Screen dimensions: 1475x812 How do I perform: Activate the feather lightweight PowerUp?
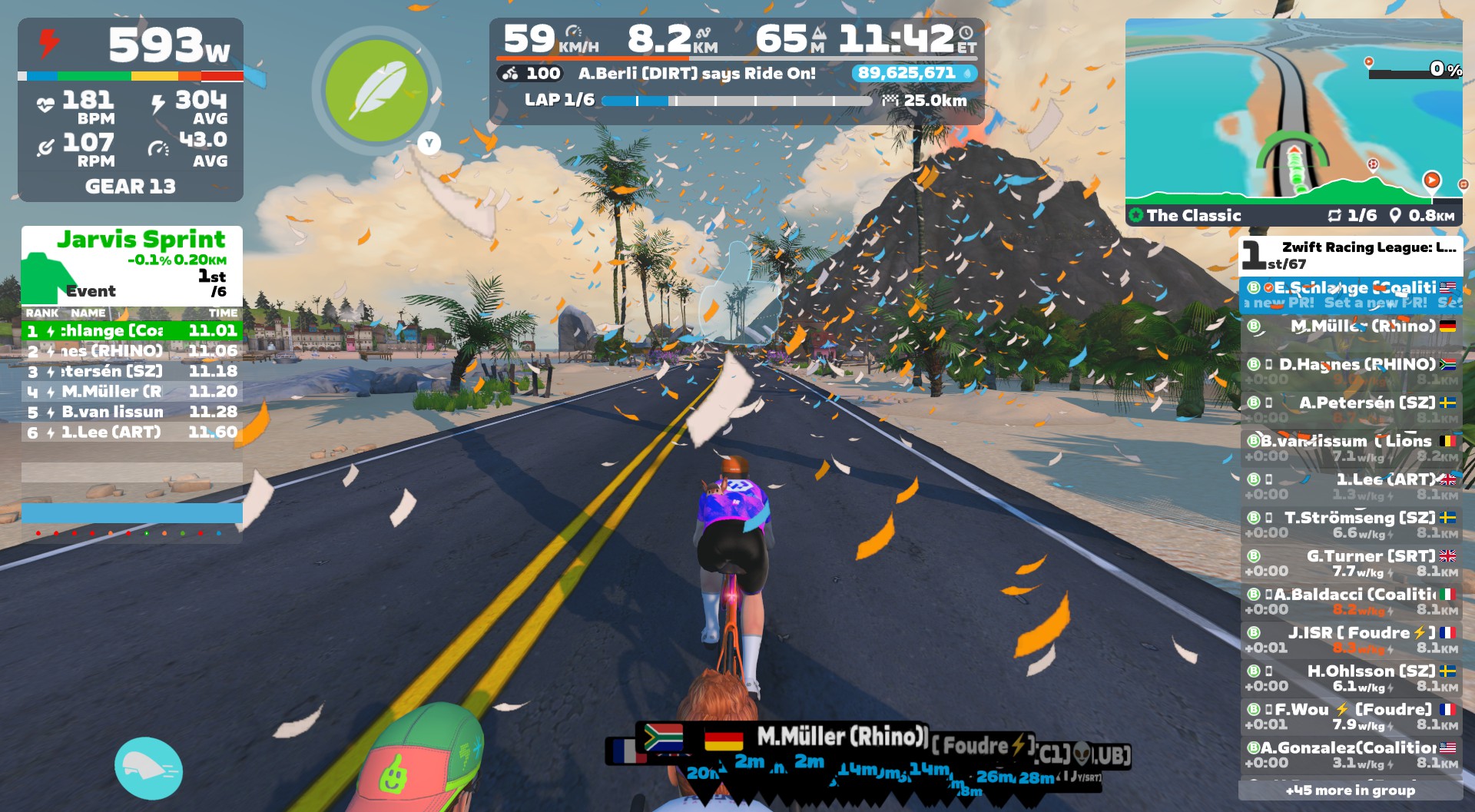click(x=376, y=90)
